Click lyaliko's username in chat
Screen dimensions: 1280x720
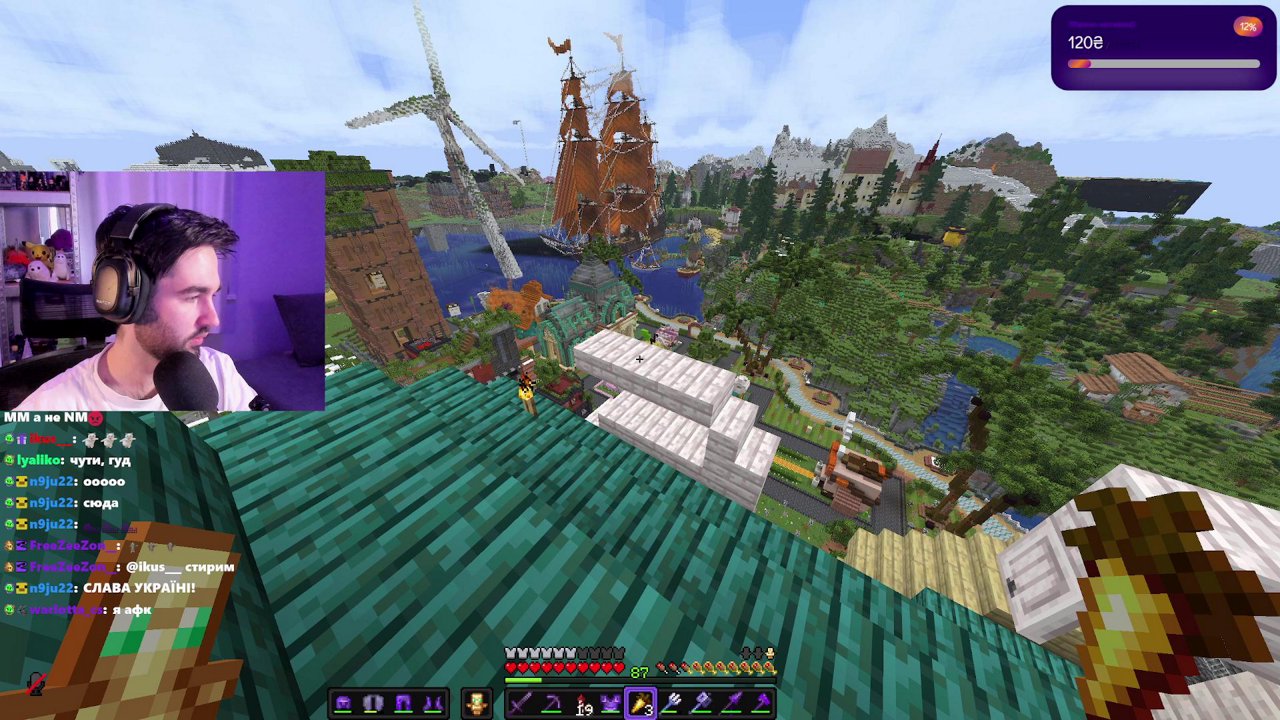39,461
